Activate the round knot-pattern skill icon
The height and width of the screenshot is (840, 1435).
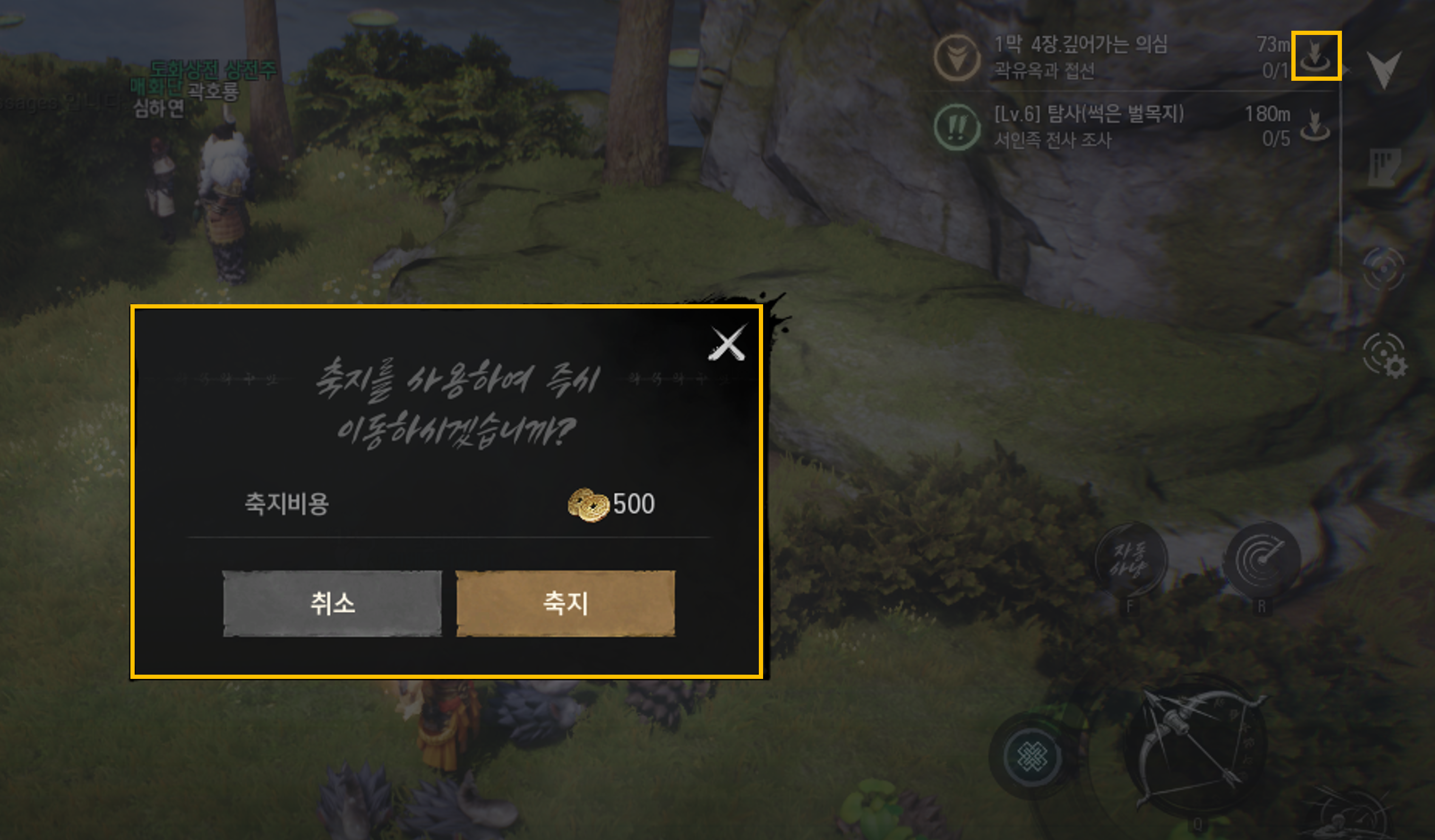pos(1031,757)
